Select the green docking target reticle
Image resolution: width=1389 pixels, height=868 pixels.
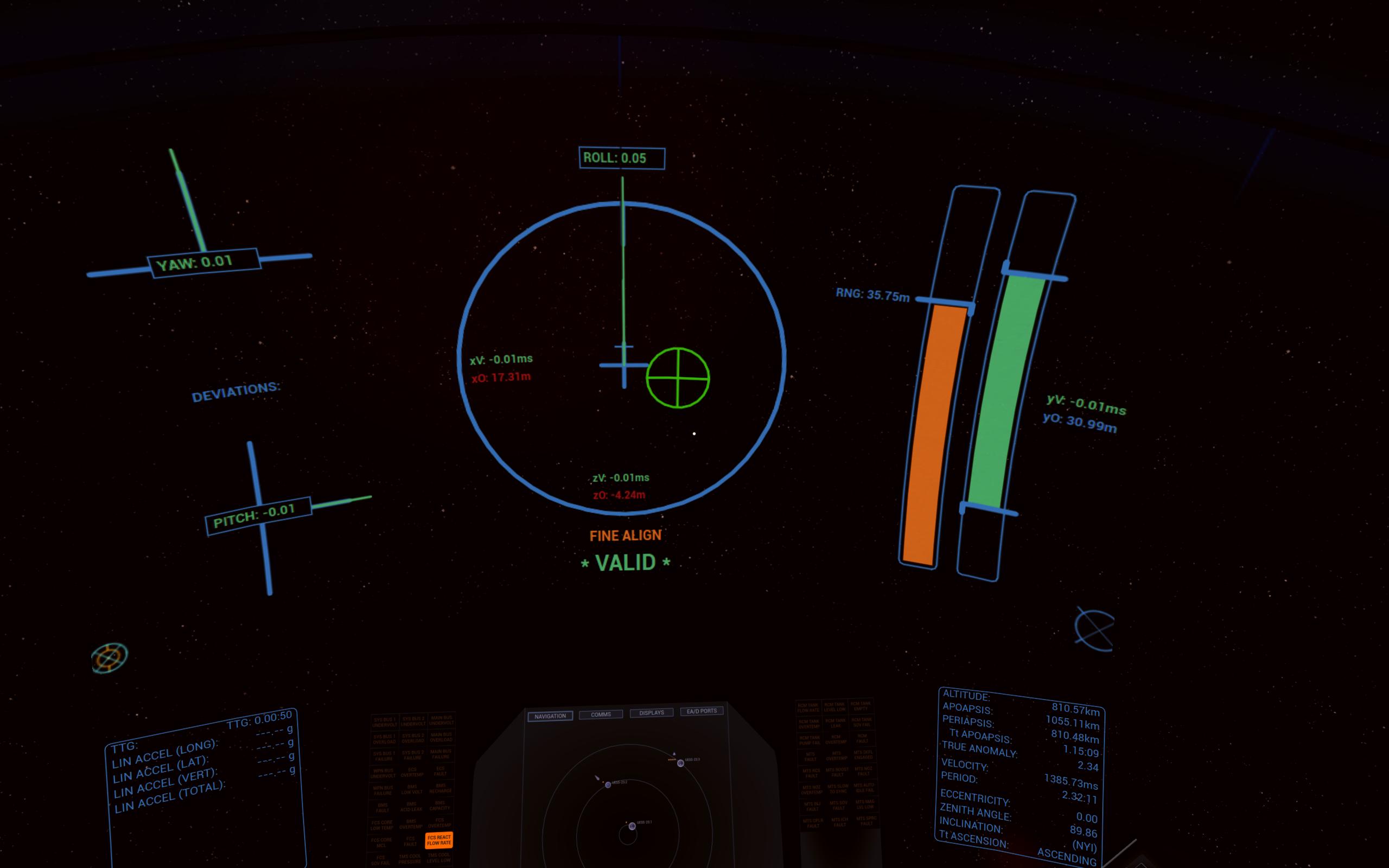[x=678, y=377]
